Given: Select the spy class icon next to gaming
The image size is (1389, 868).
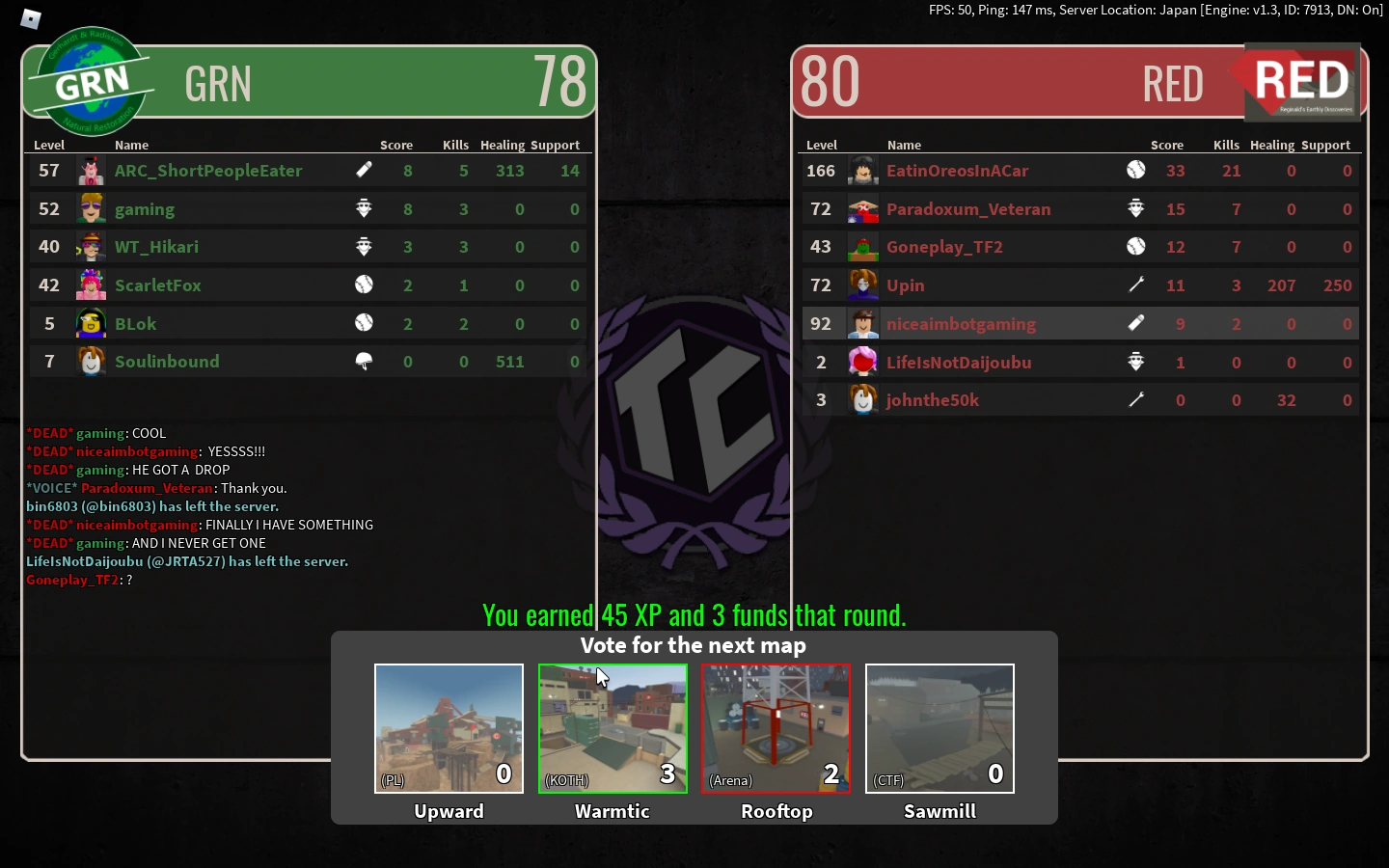Looking at the screenshot, I should click(x=364, y=207).
